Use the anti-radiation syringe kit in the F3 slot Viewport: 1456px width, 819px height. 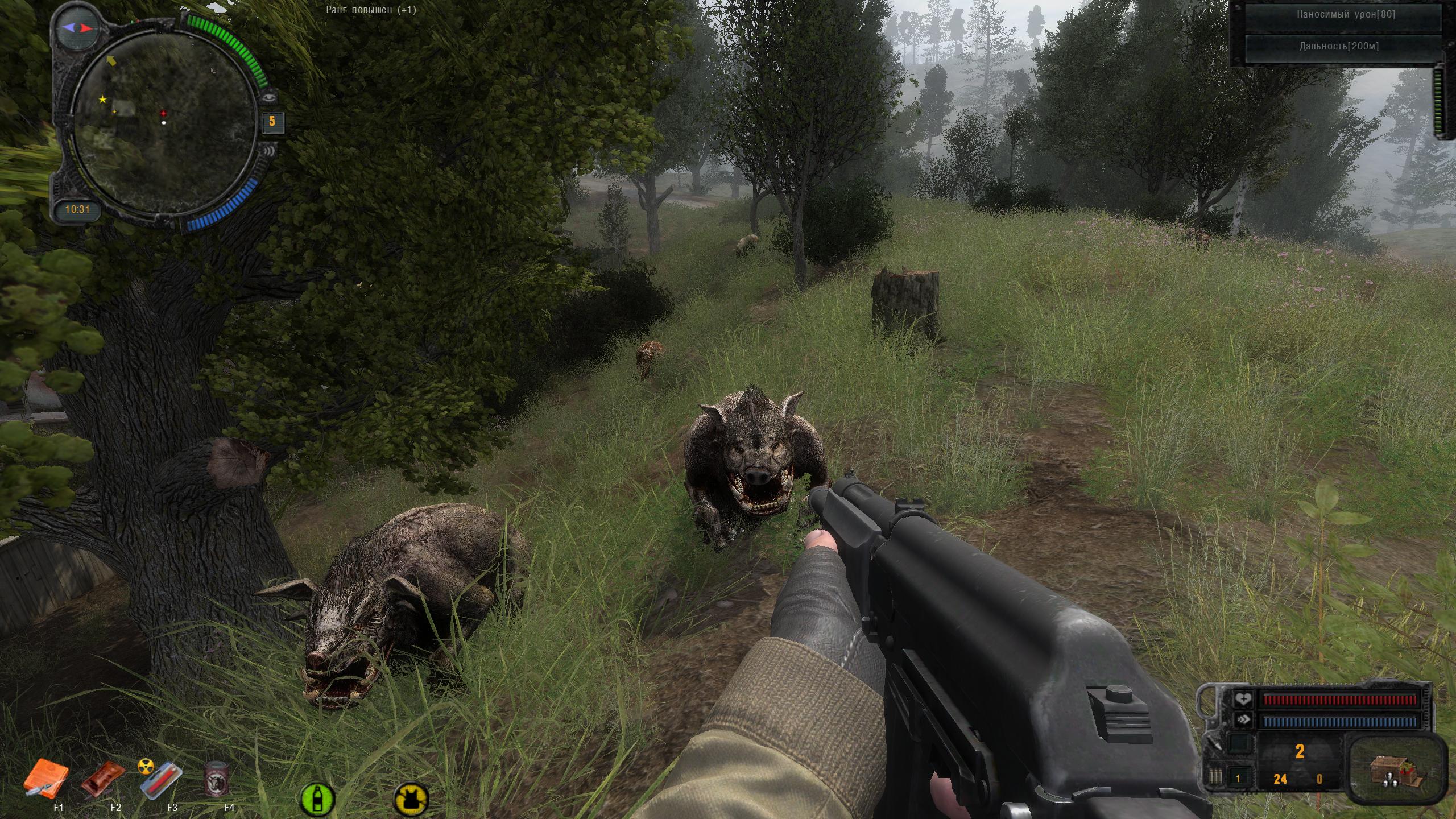coord(162,778)
